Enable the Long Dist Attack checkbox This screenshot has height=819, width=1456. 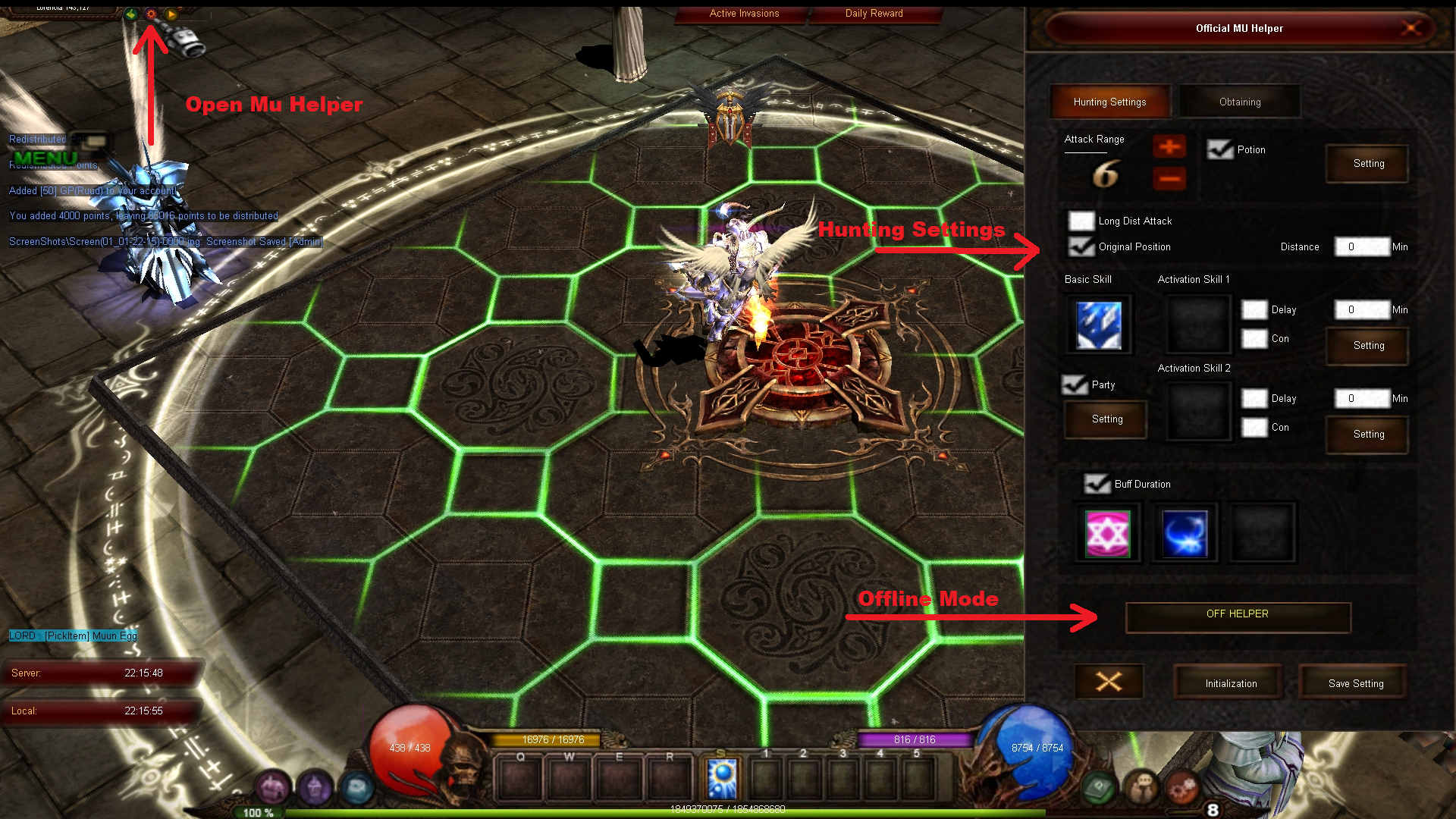coord(1080,221)
